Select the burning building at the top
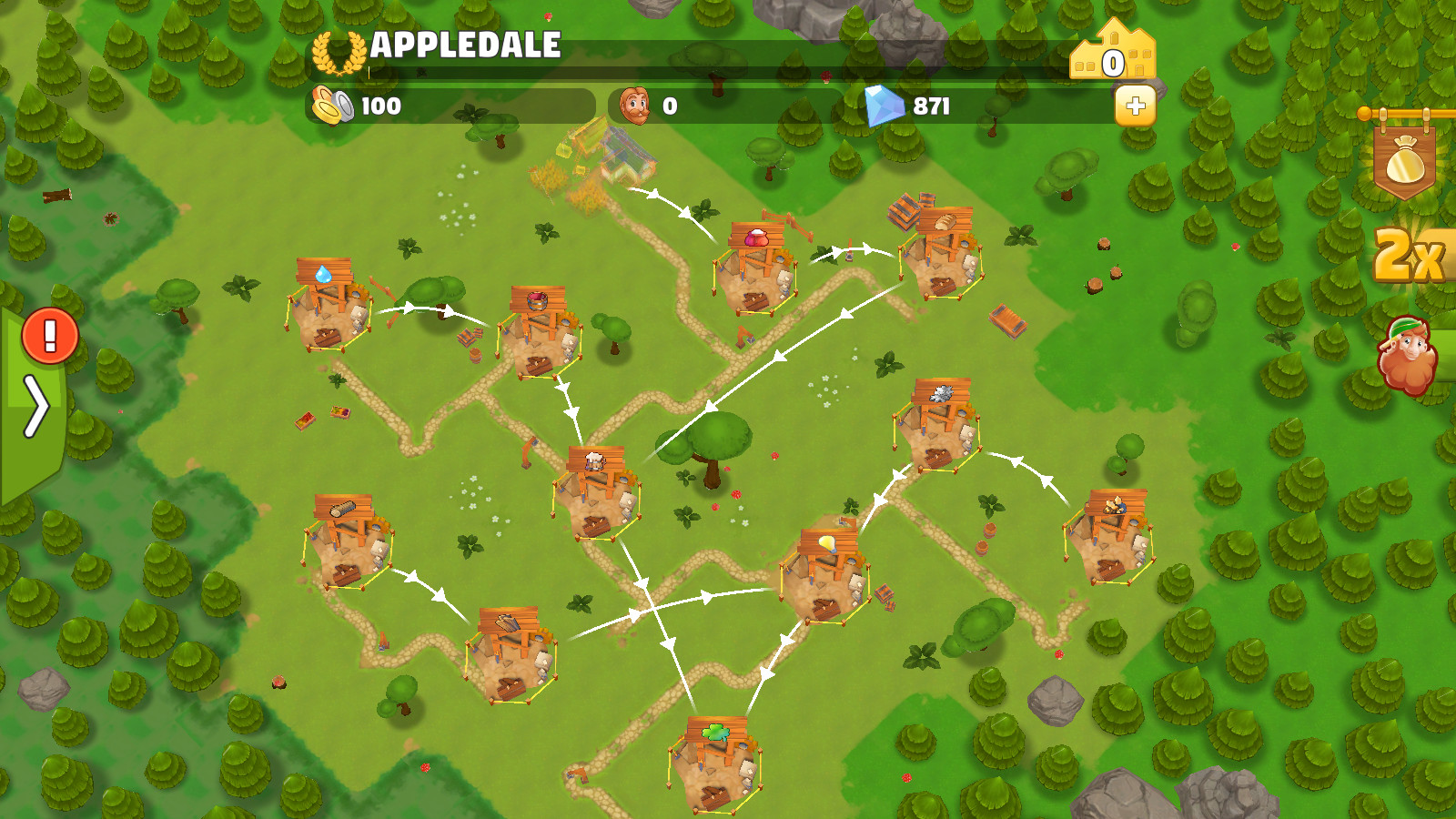Image resolution: width=1456 pixels, height=819 pixels. point(605,164)
